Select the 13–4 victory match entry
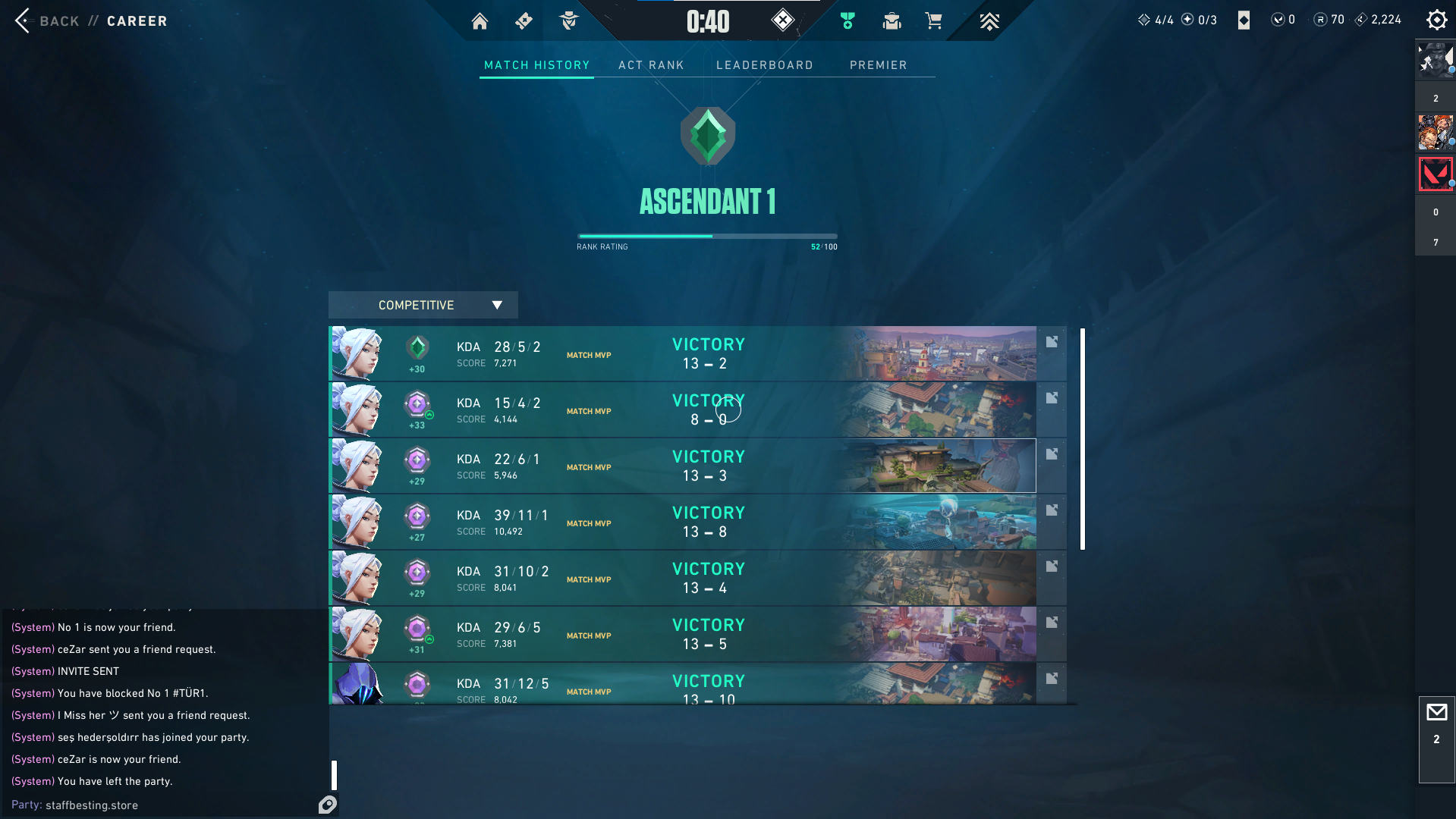The image size is (1456, 819). coord(683,579)
